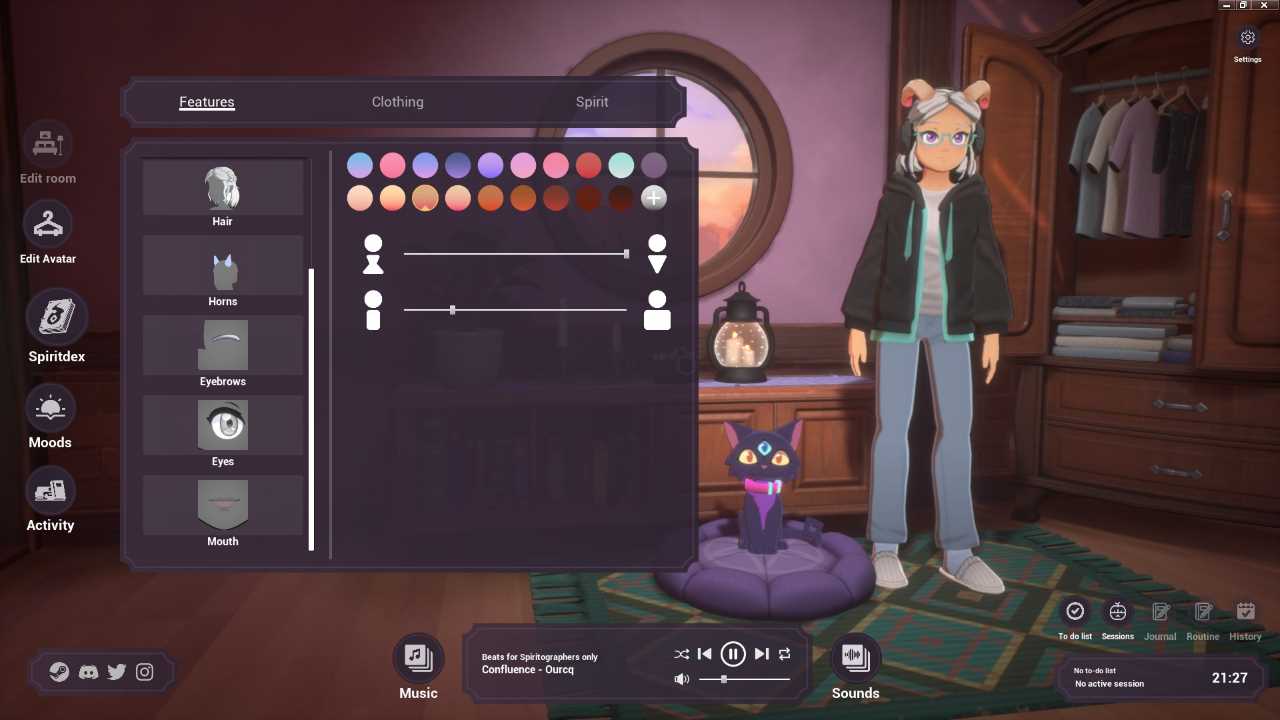This screenshot has height=720, width=1280.
Task: Open the Spirit tab
Action: [x=592, y=102]
